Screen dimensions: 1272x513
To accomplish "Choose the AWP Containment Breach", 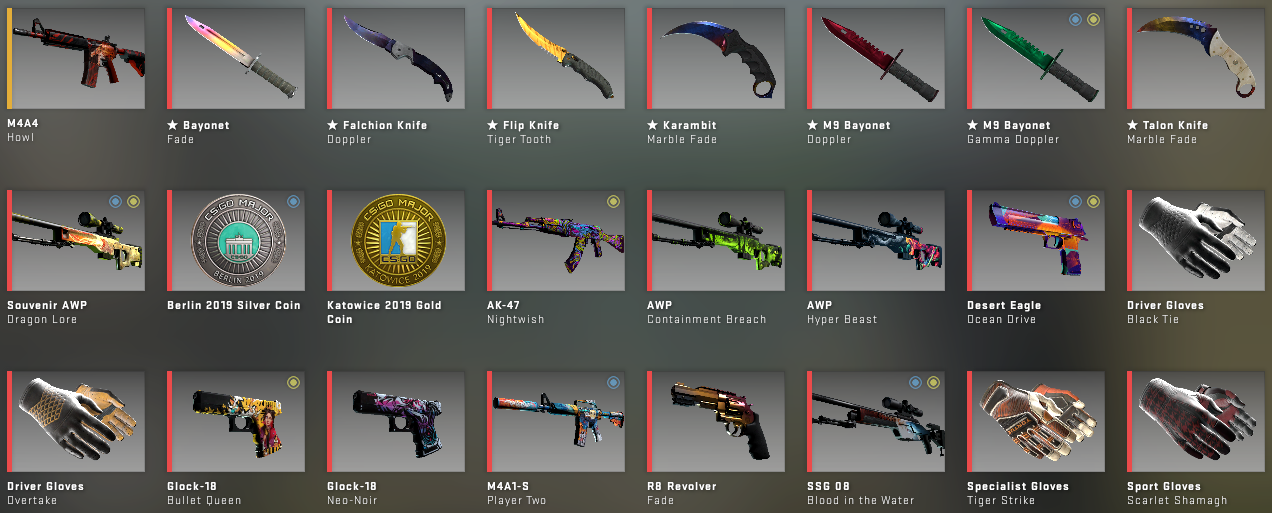I will coord(716,240).
